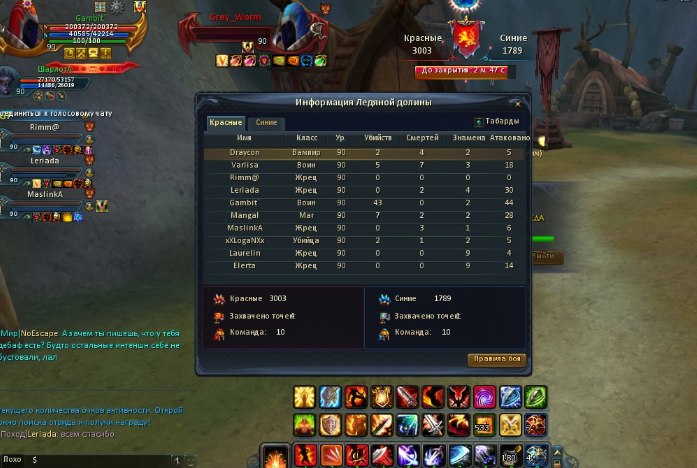This screenshot has height=468, width=697.
Task: Activate the crossed golden swords skill
Action: tap(510, 425)
